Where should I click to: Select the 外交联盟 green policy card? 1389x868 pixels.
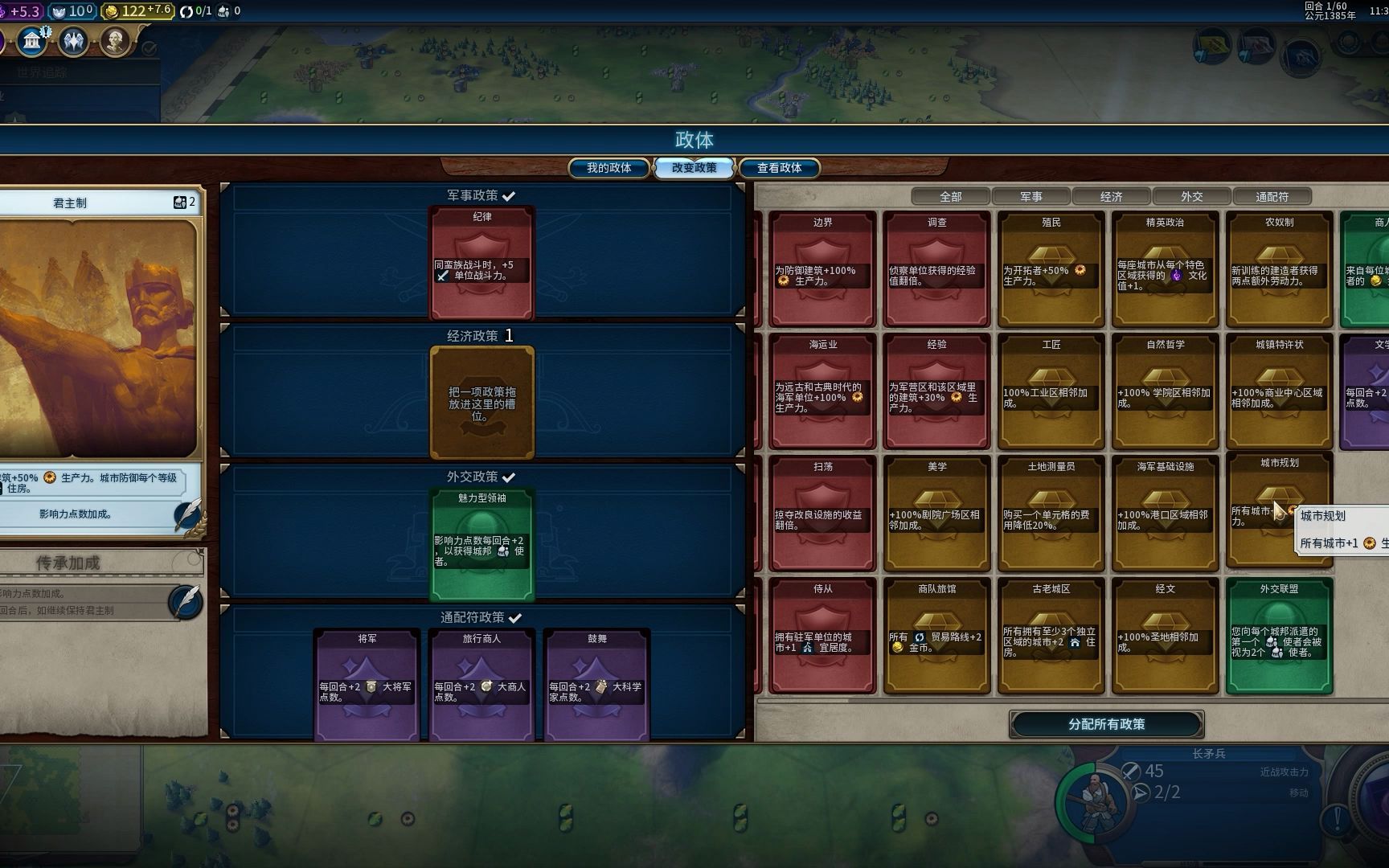click(1279, 635)
